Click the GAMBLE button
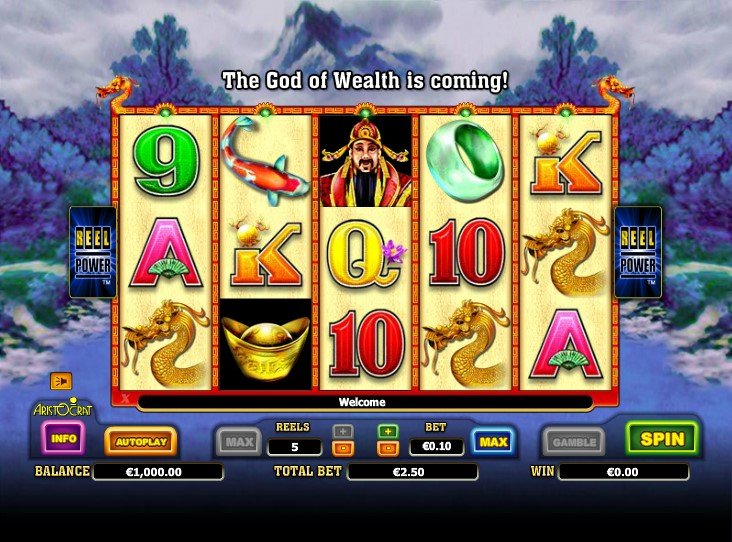This screenshot has width=732, height=542. tap(573, 441)
